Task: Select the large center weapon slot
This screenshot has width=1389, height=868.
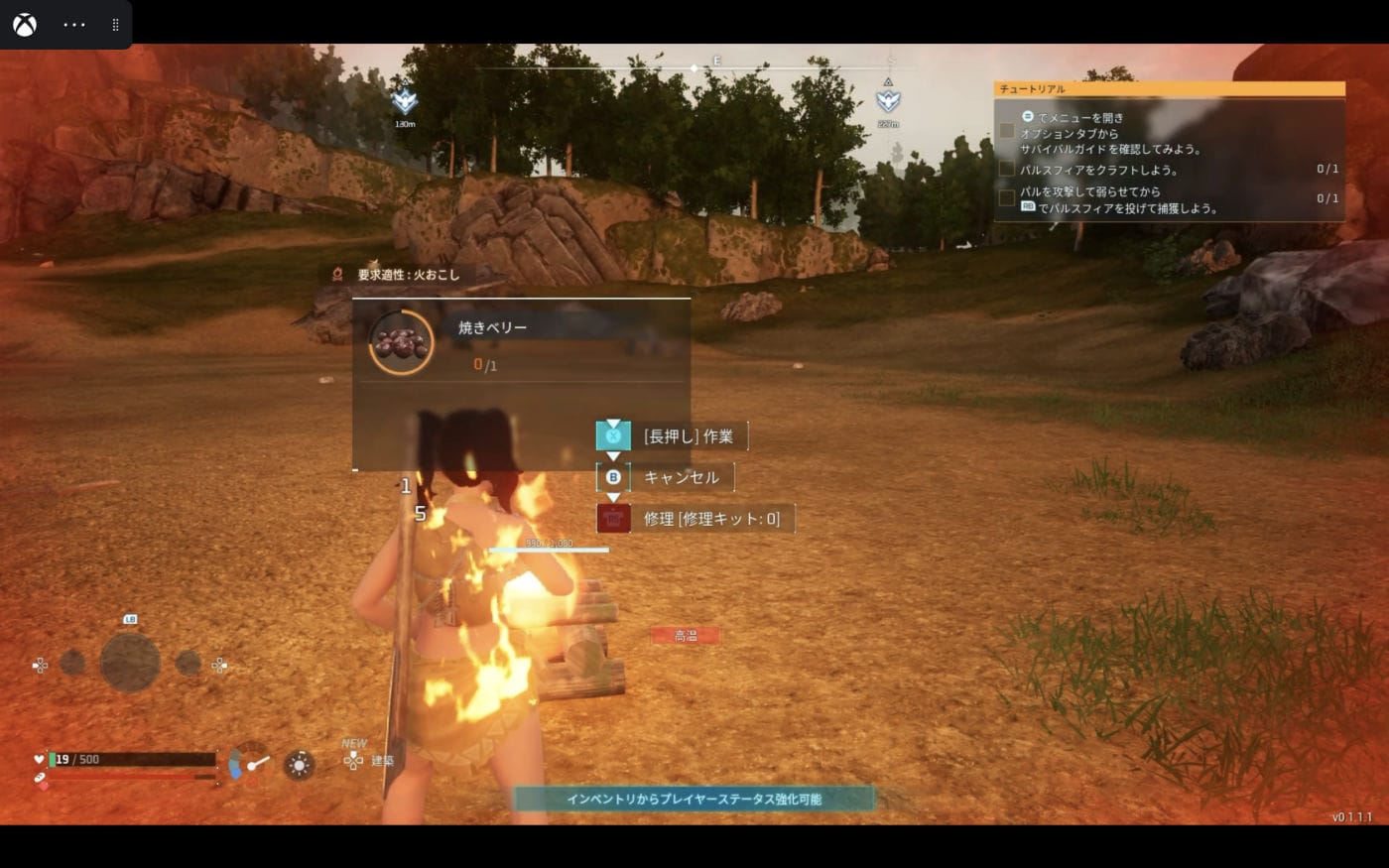Action: tap(130, 663)
